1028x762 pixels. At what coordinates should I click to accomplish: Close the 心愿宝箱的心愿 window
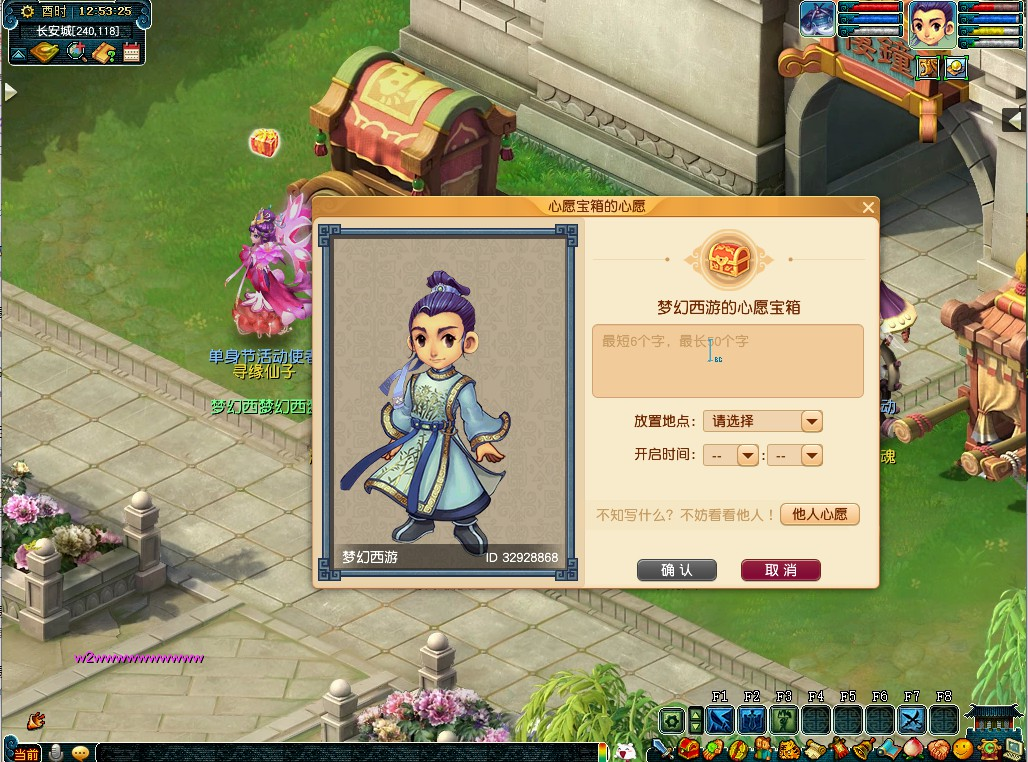tap(868, 208)
